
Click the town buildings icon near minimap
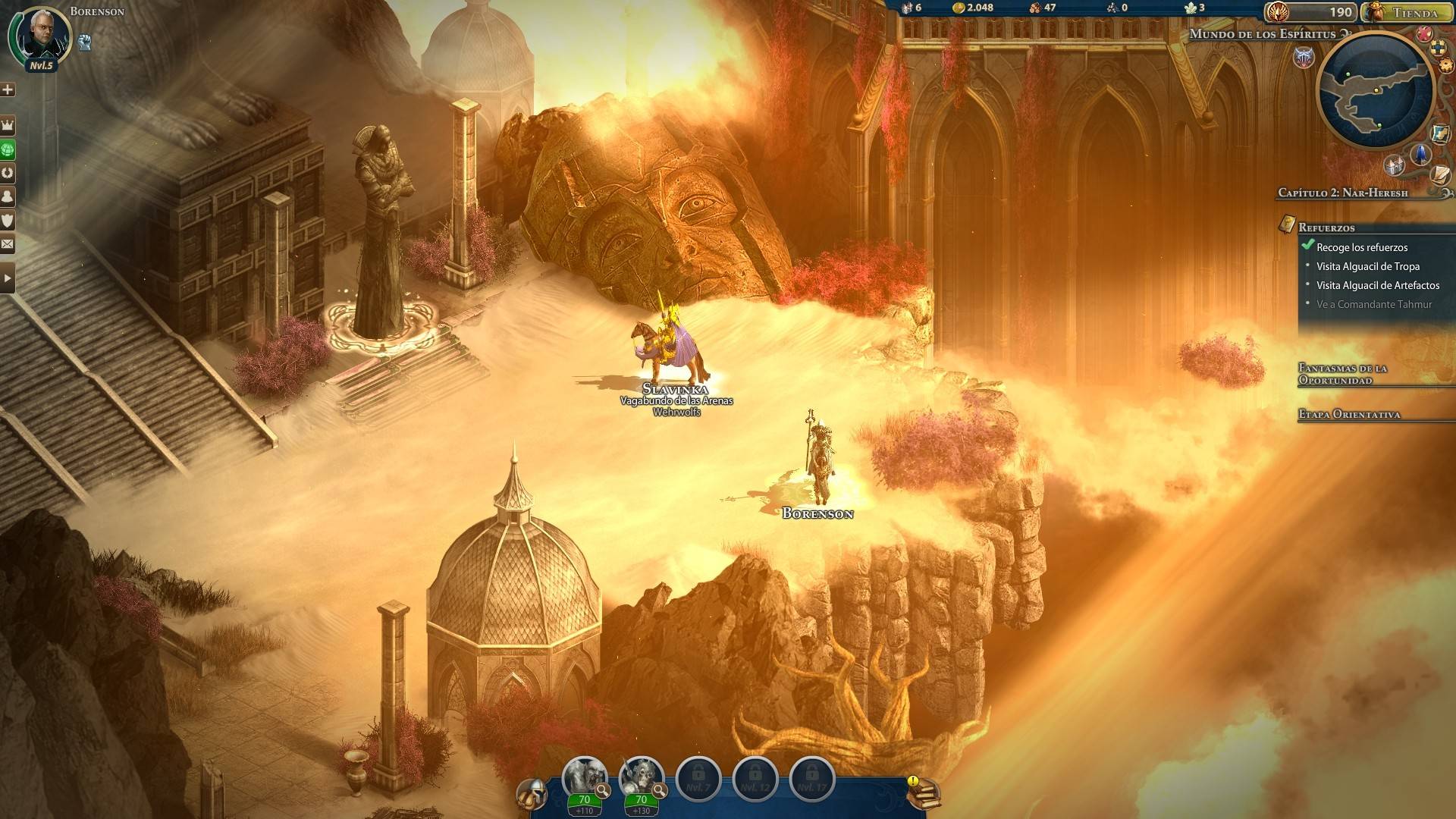click(x=1394, y=165)
